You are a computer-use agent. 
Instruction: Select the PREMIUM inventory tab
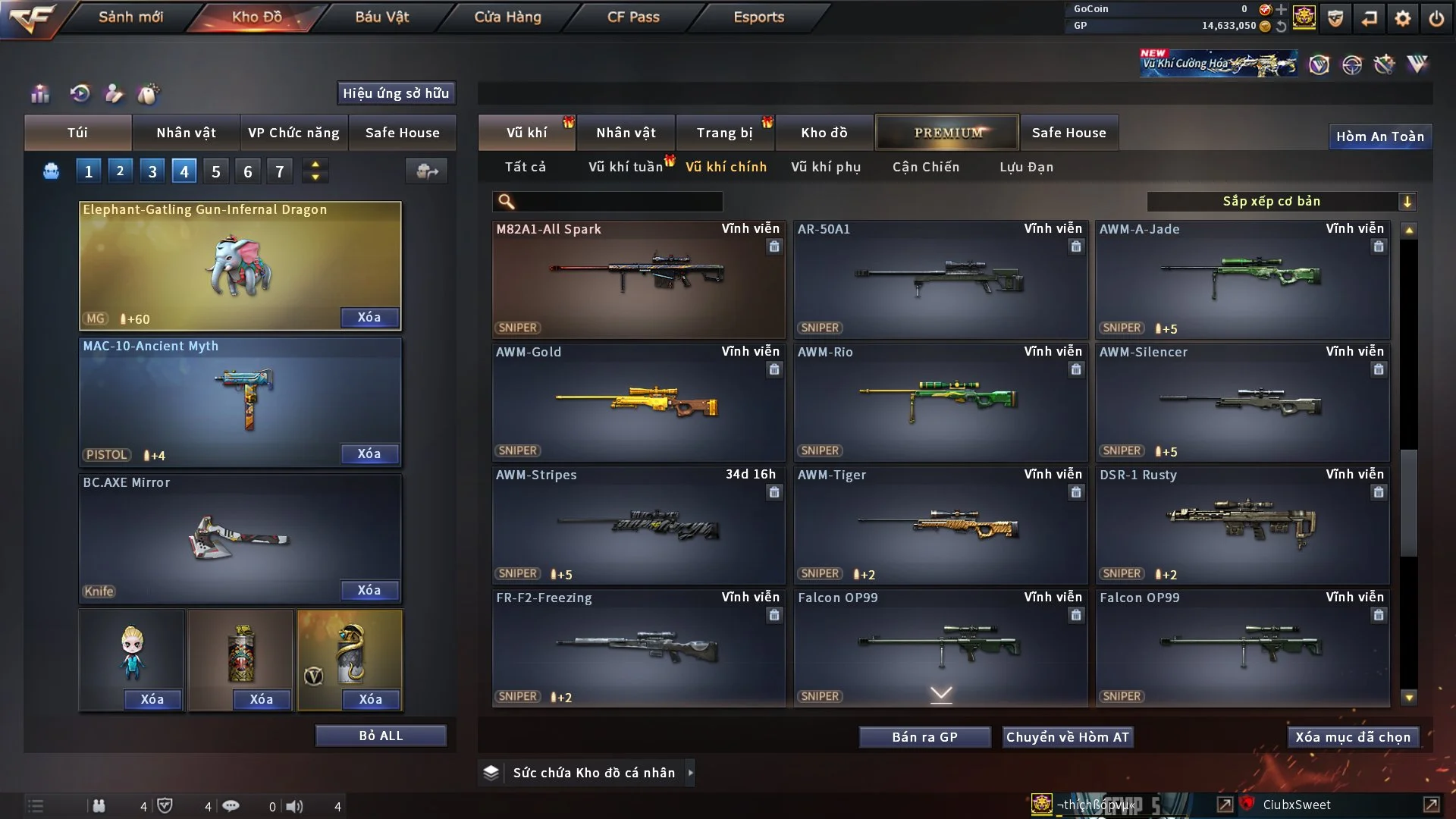click(947, 133)
